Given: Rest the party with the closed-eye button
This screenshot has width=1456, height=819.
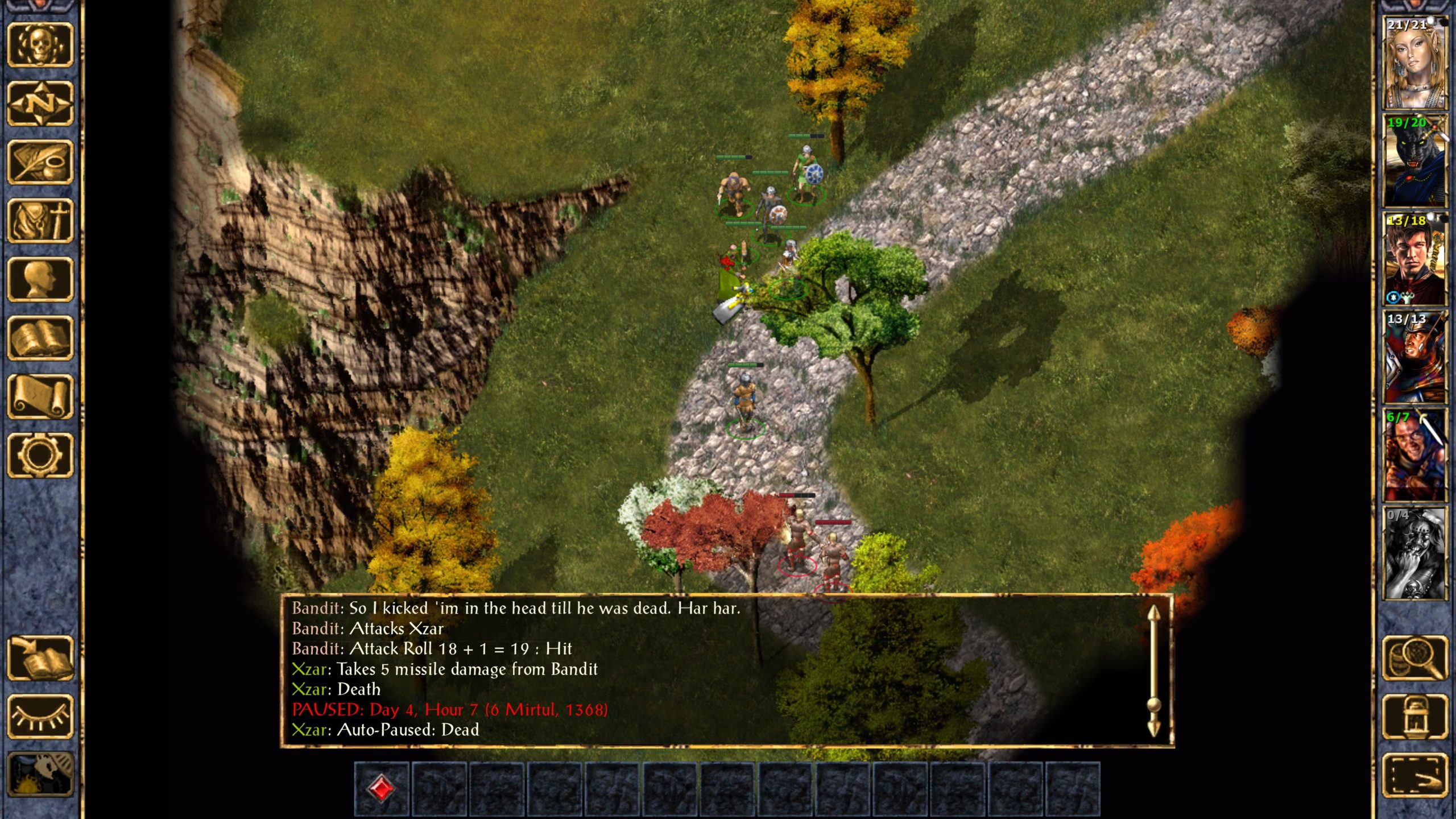Looking at the screenshot, I should pyautogui.click(x=40, y=717).
